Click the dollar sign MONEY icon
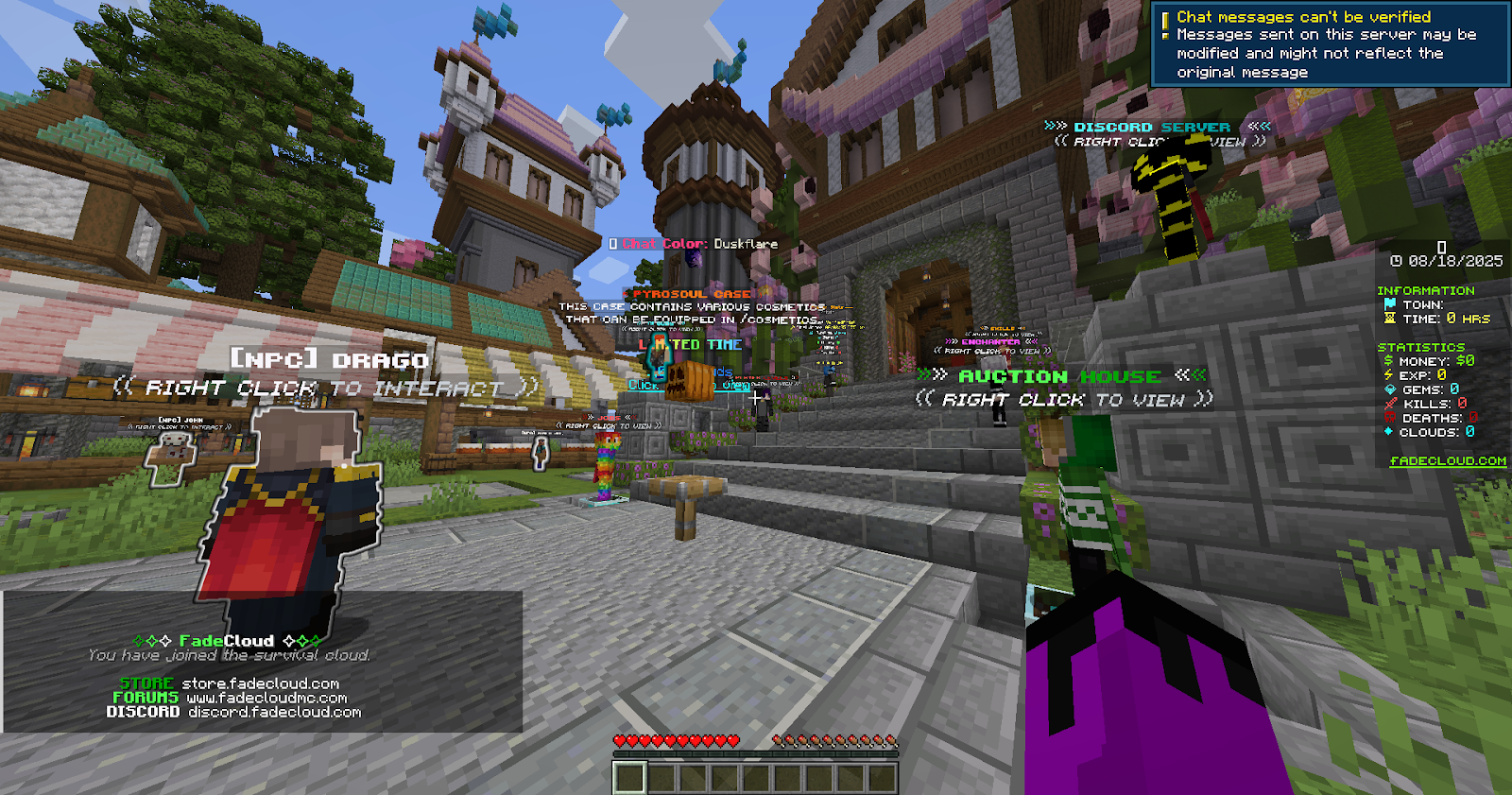The width and height of the screenshot is (1512, 795). (x=1388, y=360)
